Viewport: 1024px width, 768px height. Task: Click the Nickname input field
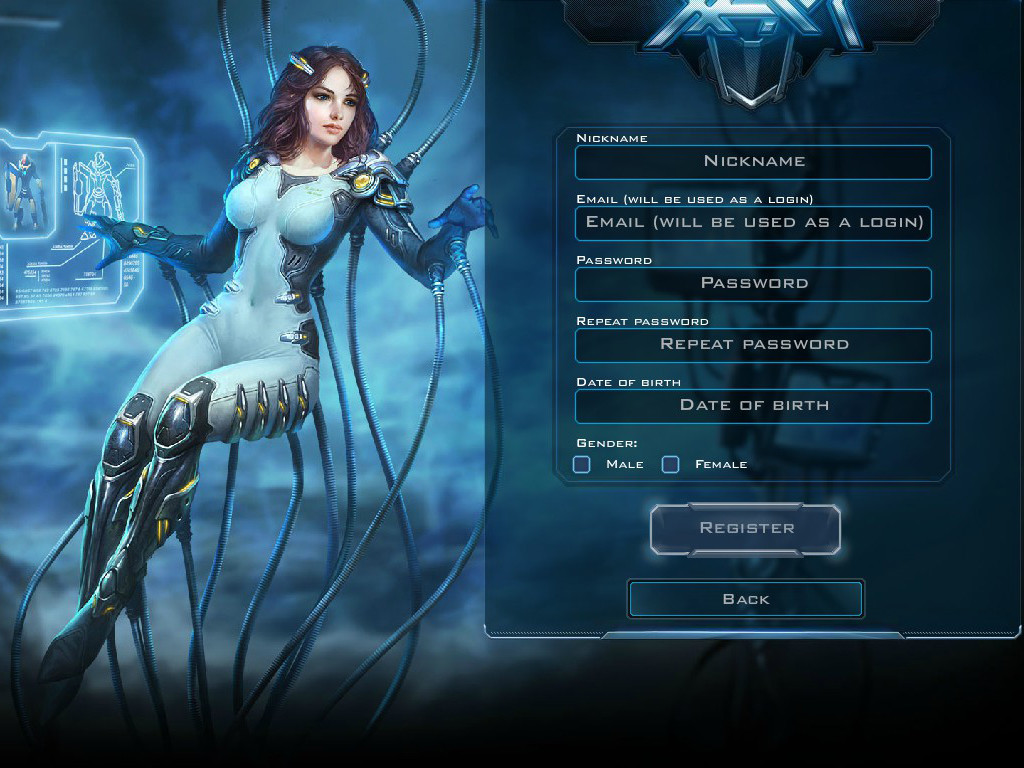pos(753,162)
